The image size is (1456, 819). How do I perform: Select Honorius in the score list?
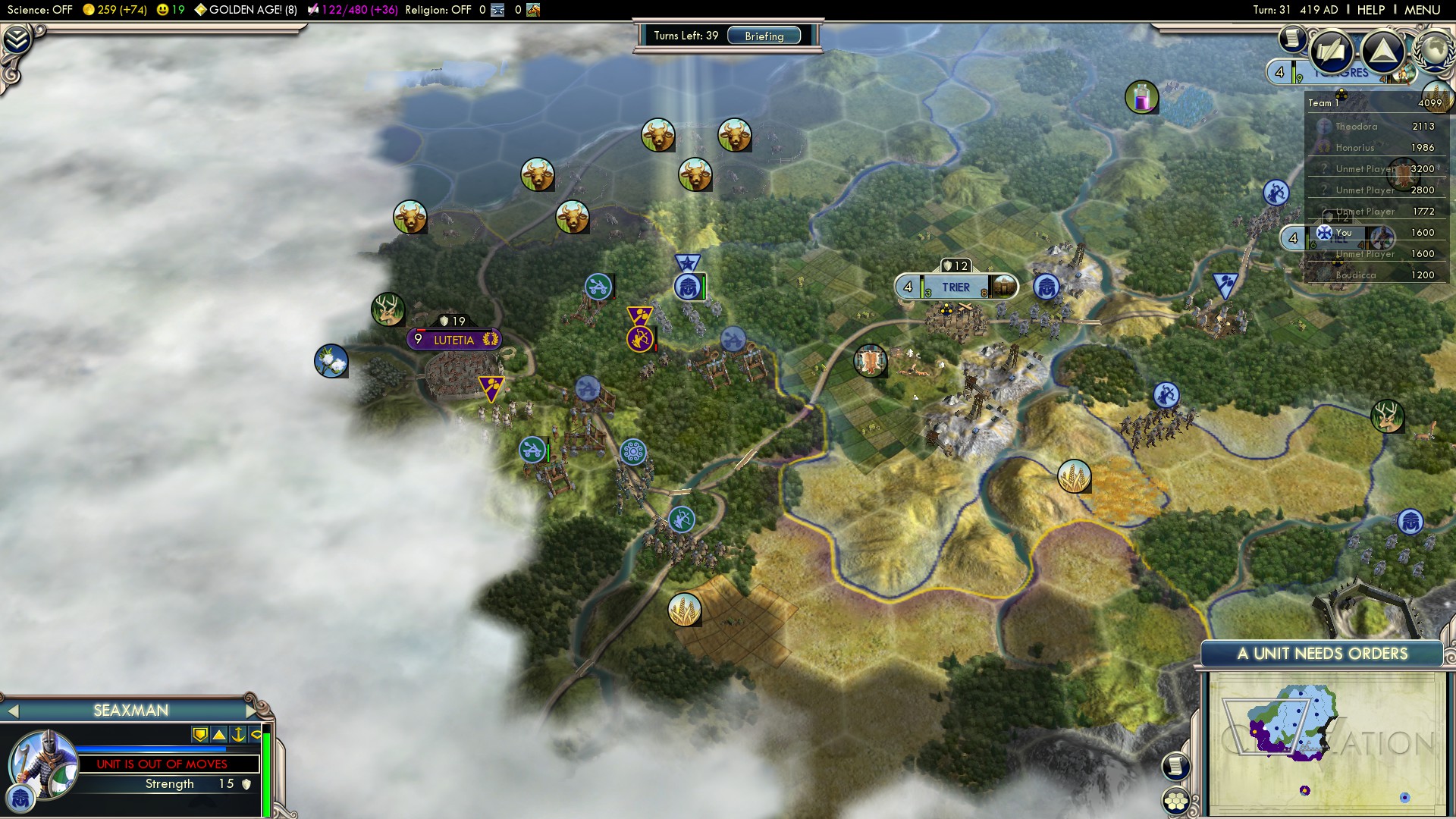(x=1354, y=148)
